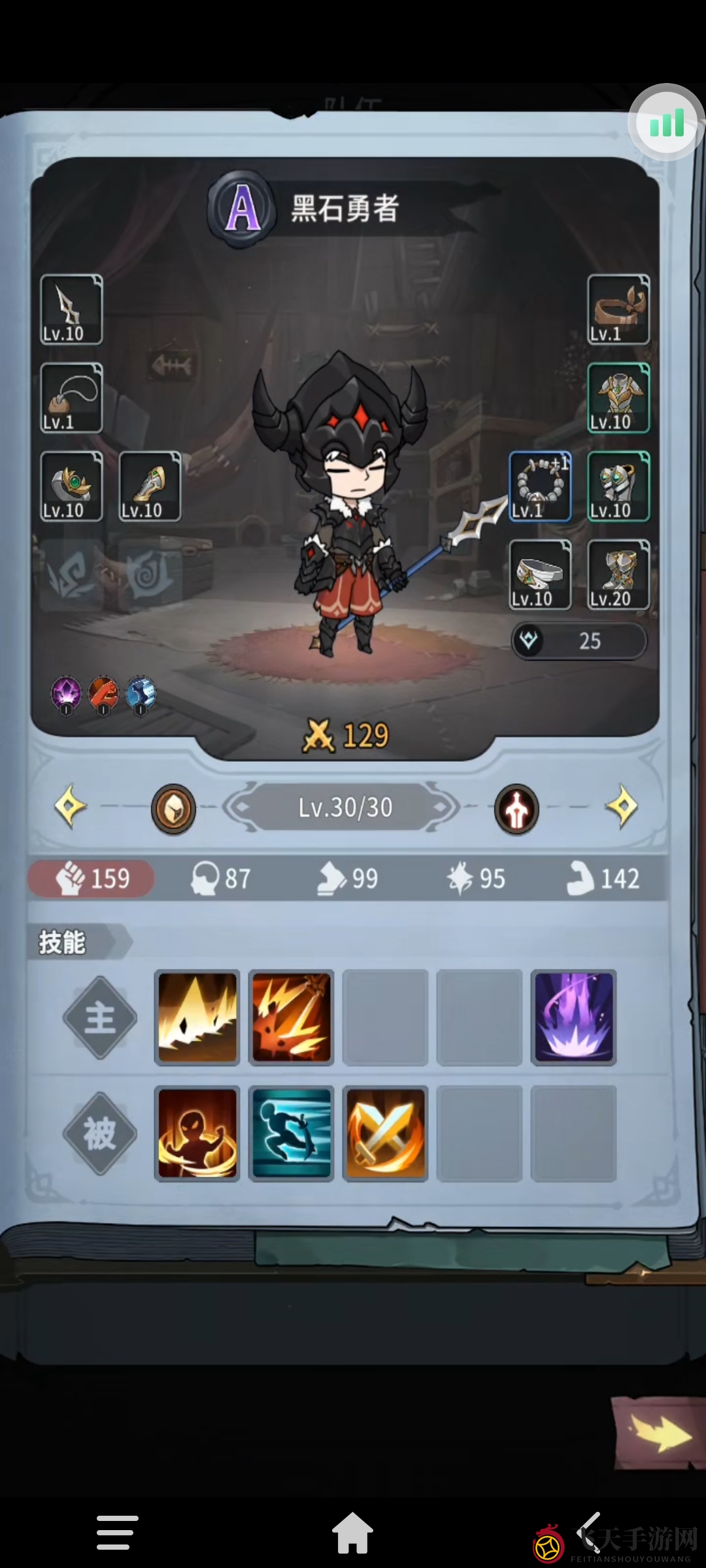Go to phone home screen
Image resolution: width=706 pixels, height=1568 pixels.
[x=352, y=1533]
